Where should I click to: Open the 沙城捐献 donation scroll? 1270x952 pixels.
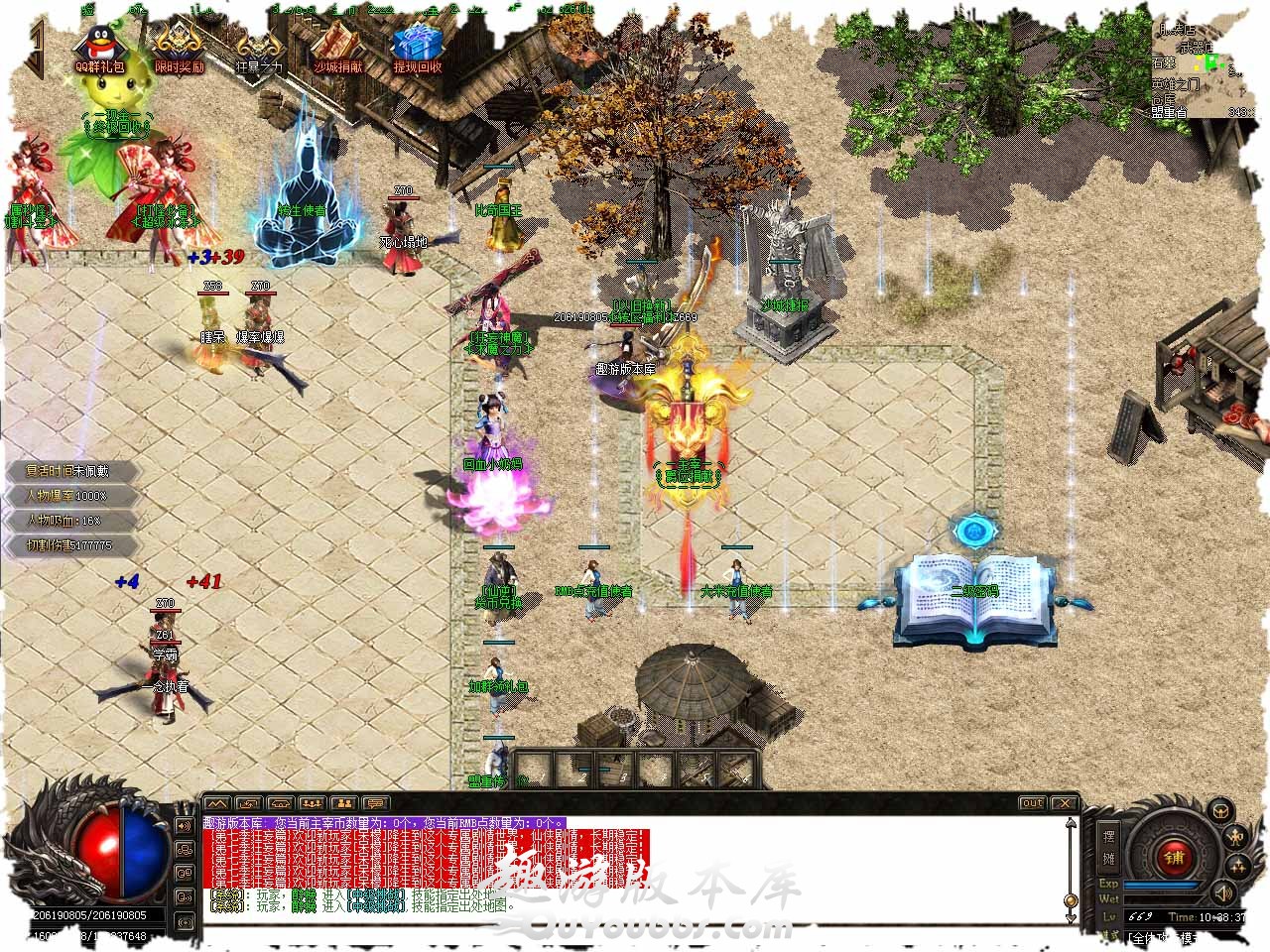[337, 46]
